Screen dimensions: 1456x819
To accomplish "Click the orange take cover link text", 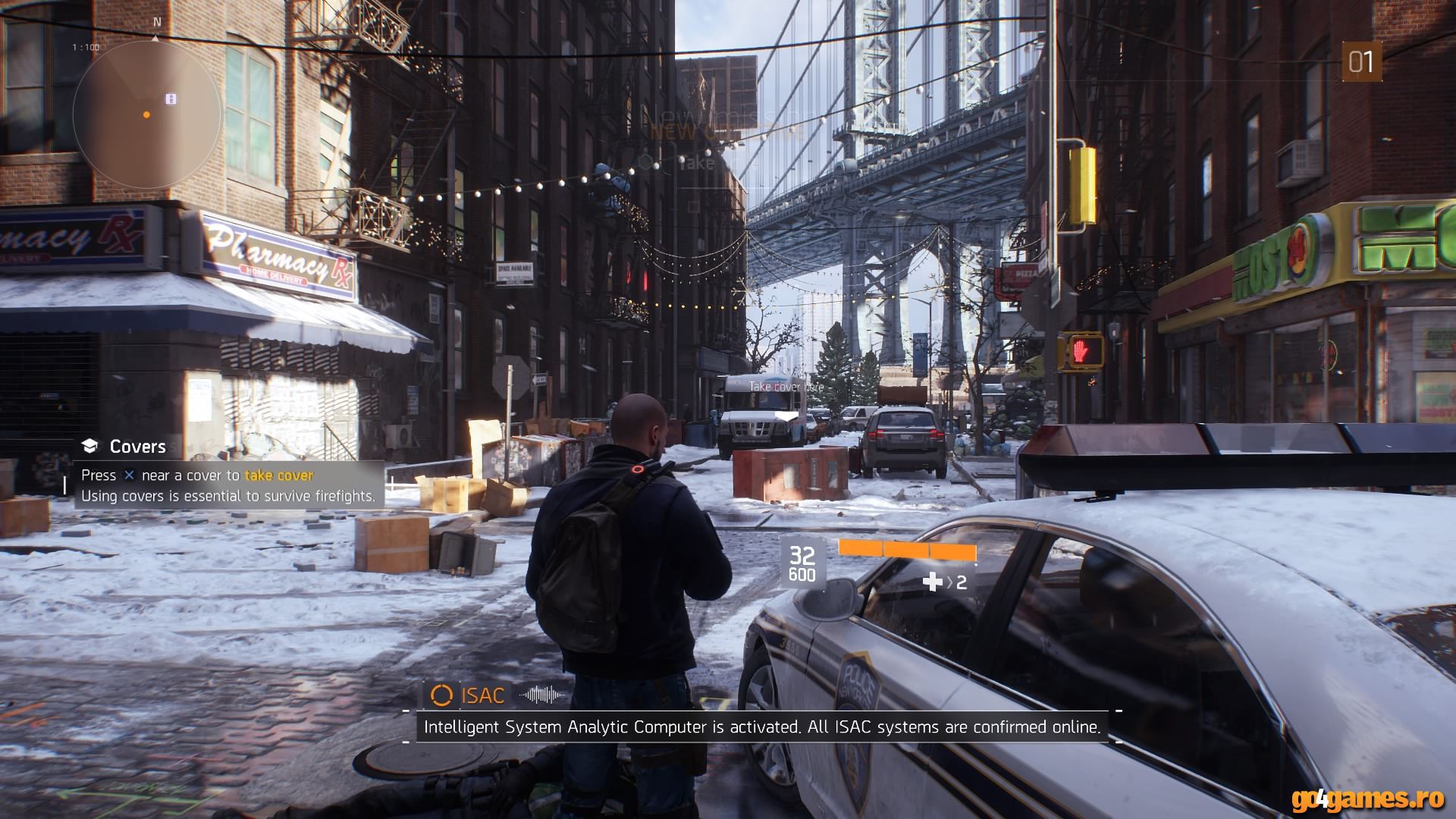I will click(x=278, y=476).
